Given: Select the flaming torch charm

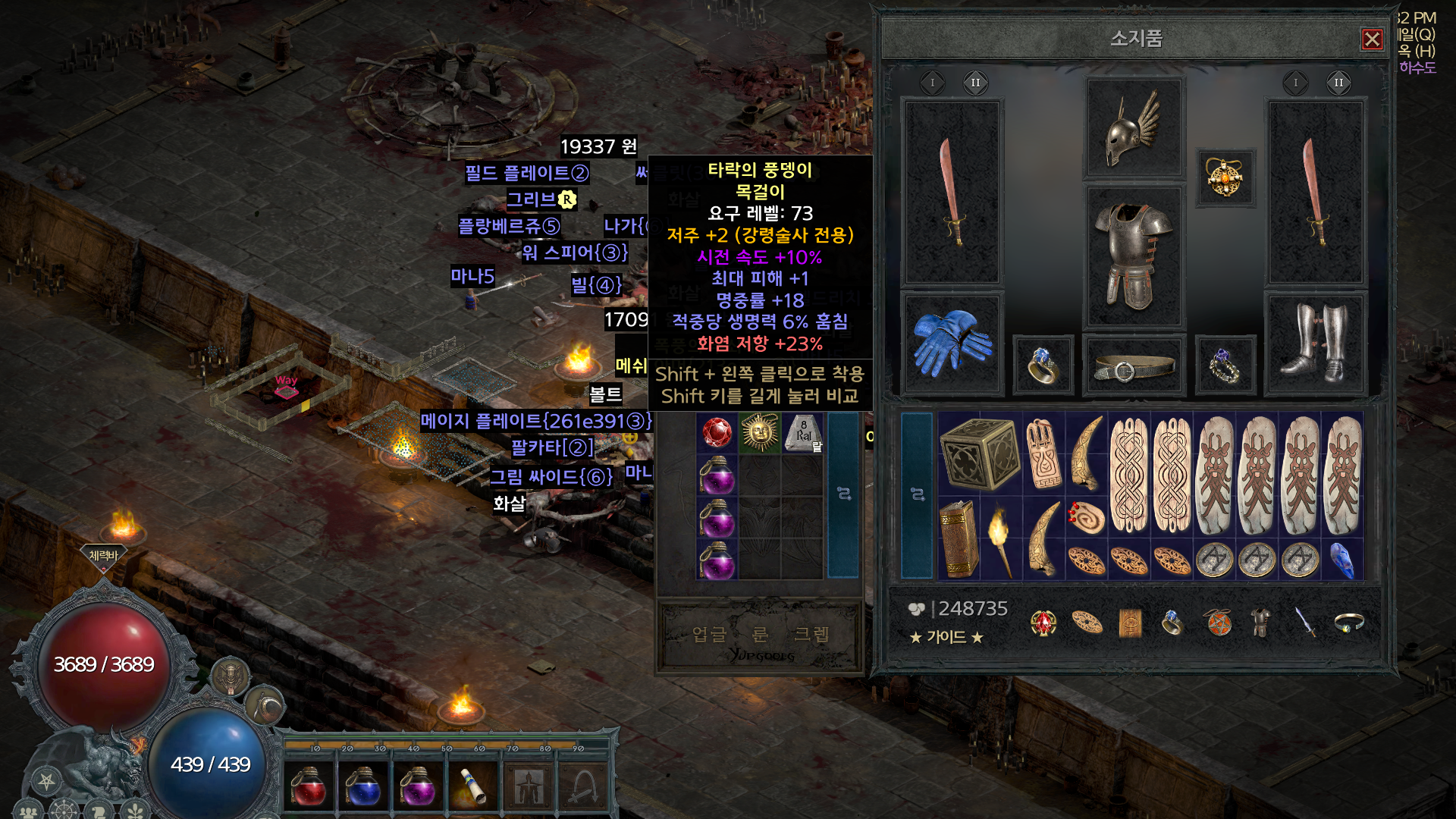Looking at the screenshot, I should tap(1000, 538).
